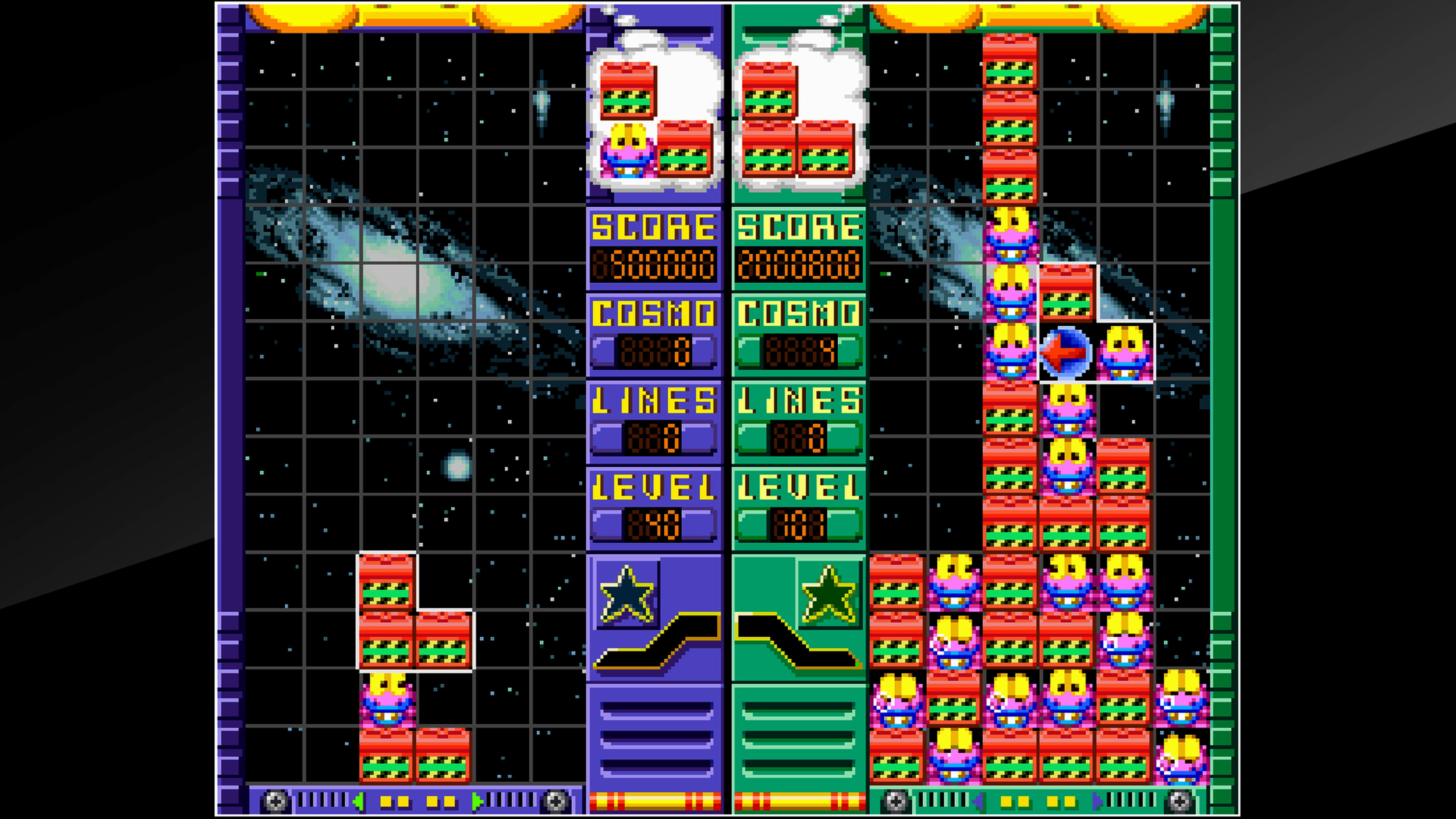Switch focus to the green Player 2 info column

(x=800, y=395)
